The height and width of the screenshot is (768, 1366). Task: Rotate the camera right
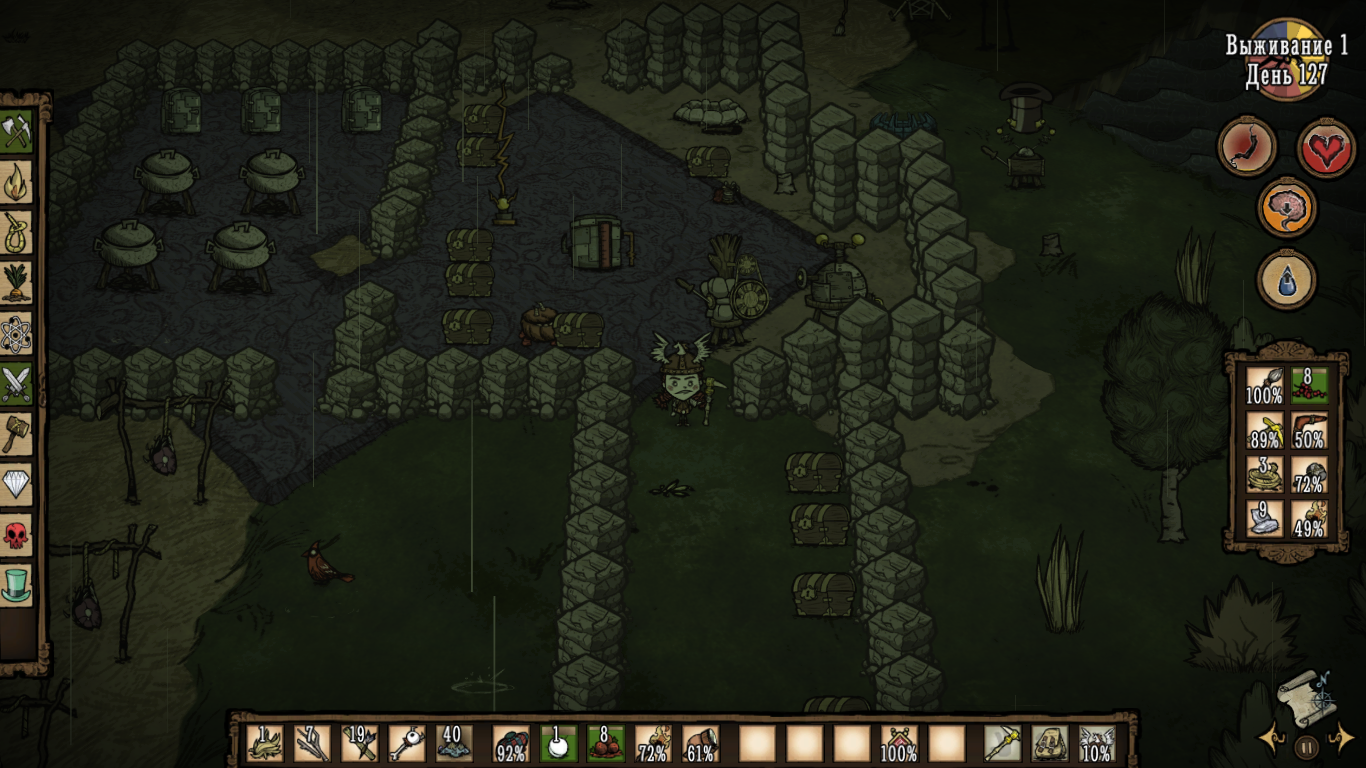[1340, 740]
